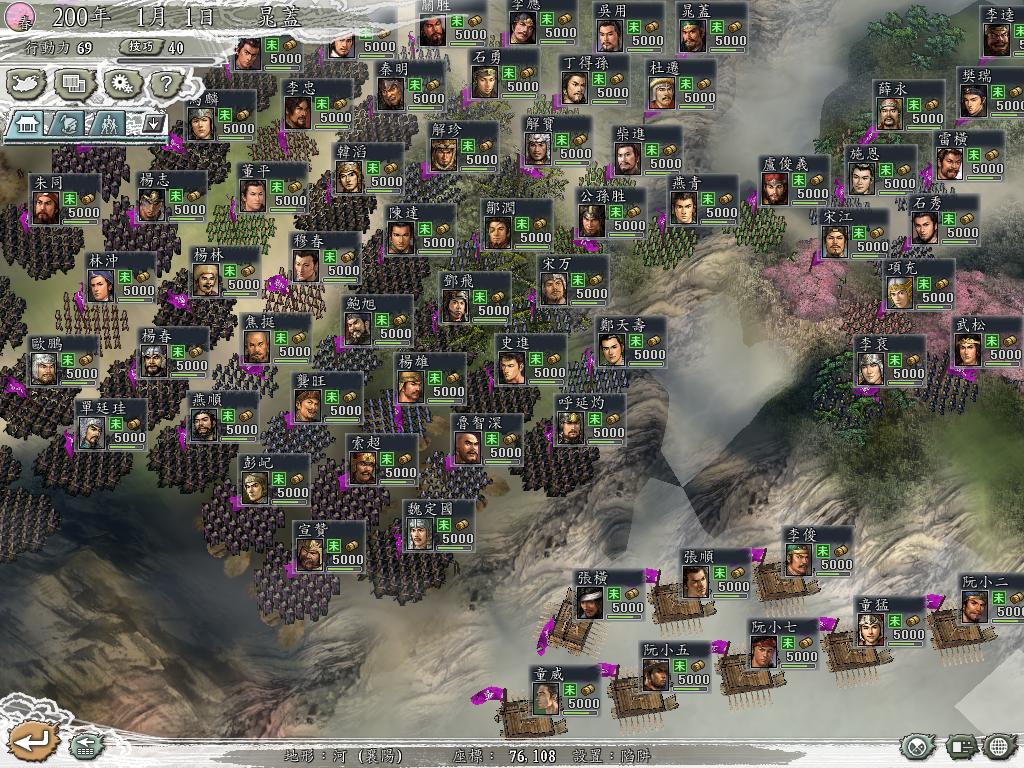Click the green keyboard arrow button
The height and width of the screenshot is (768, 1024).
pos(86,745)
